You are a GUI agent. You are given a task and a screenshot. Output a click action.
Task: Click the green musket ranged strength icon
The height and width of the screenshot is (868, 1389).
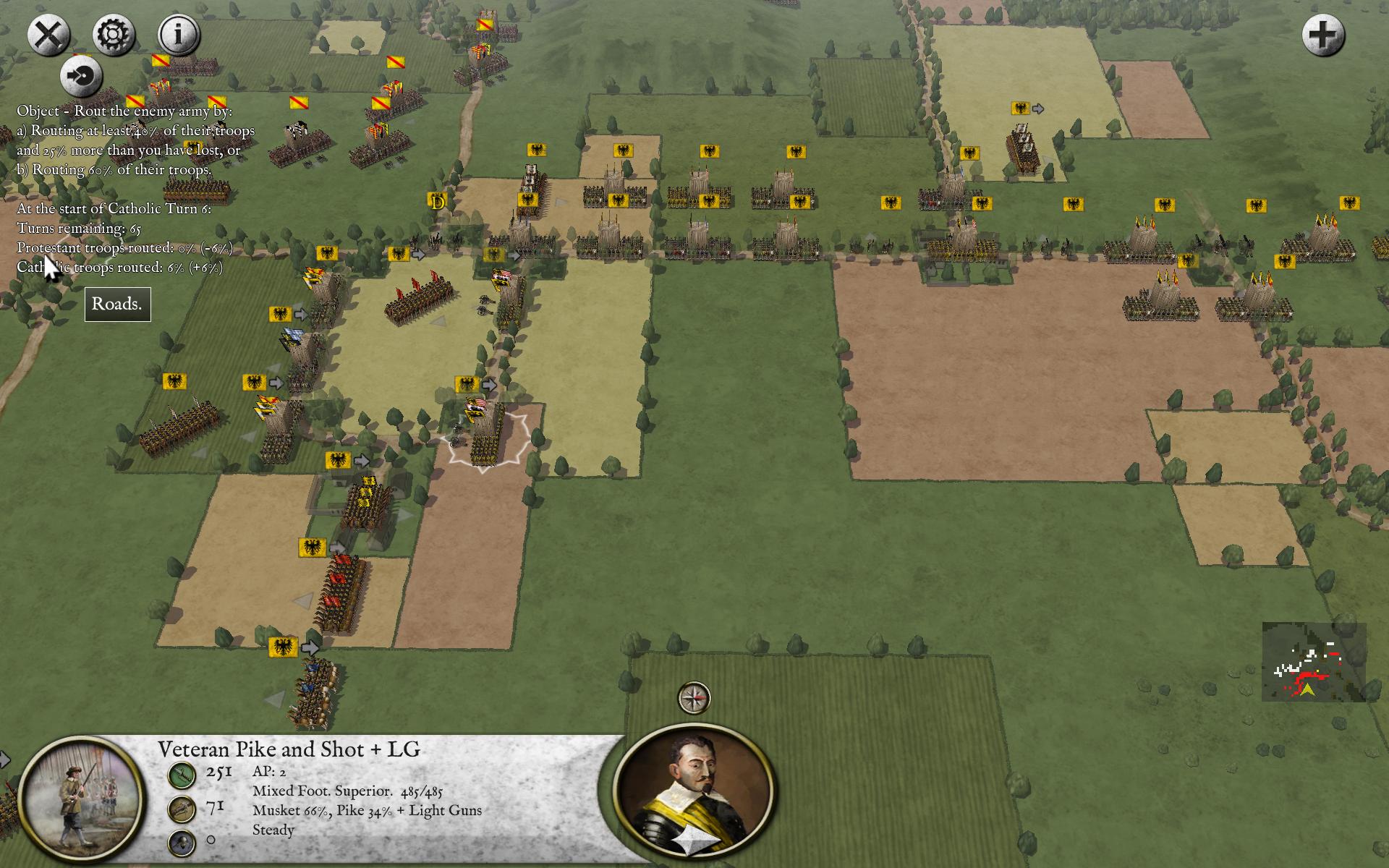182,775
